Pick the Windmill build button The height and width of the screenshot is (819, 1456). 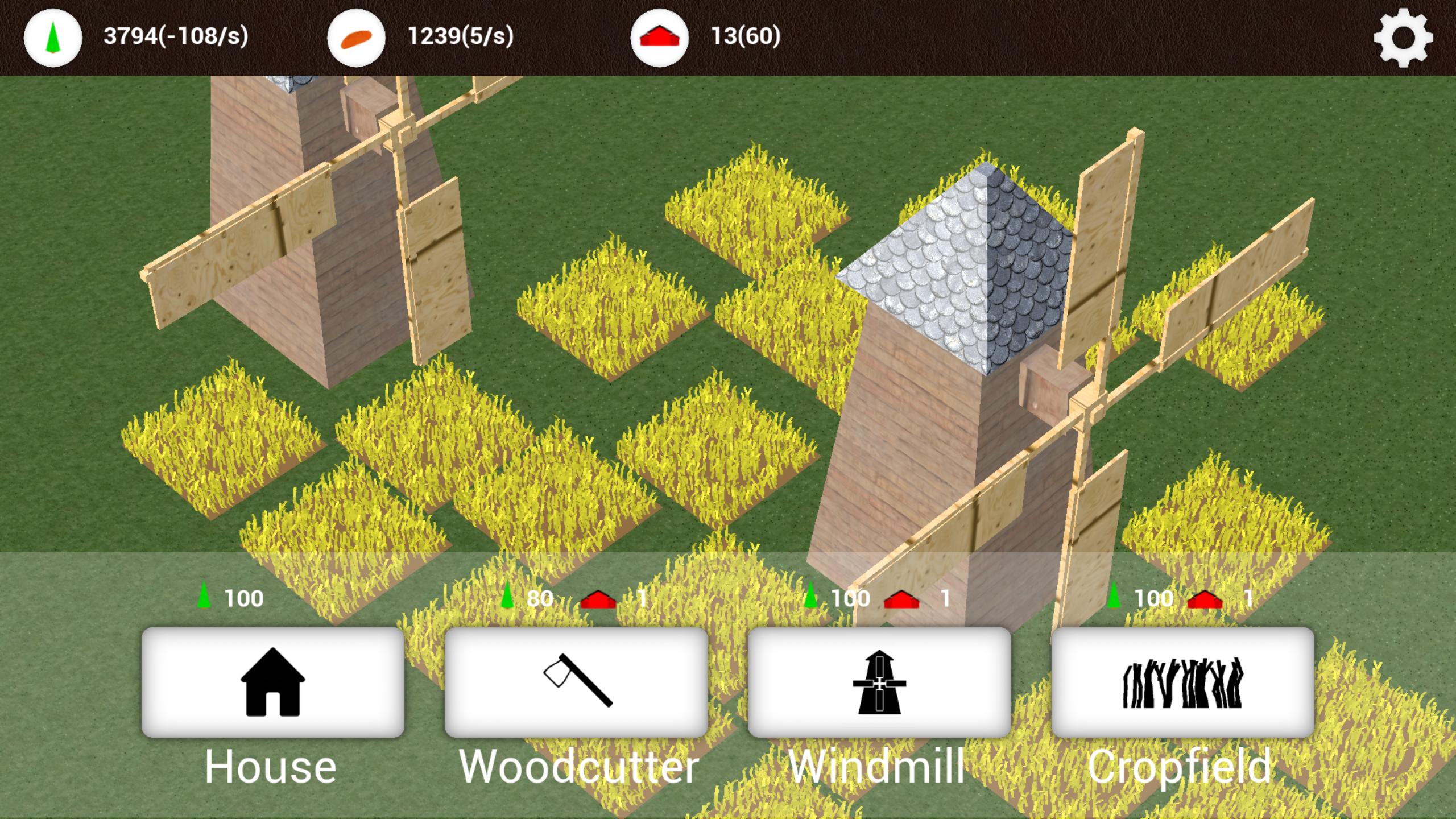pos(879,682)
